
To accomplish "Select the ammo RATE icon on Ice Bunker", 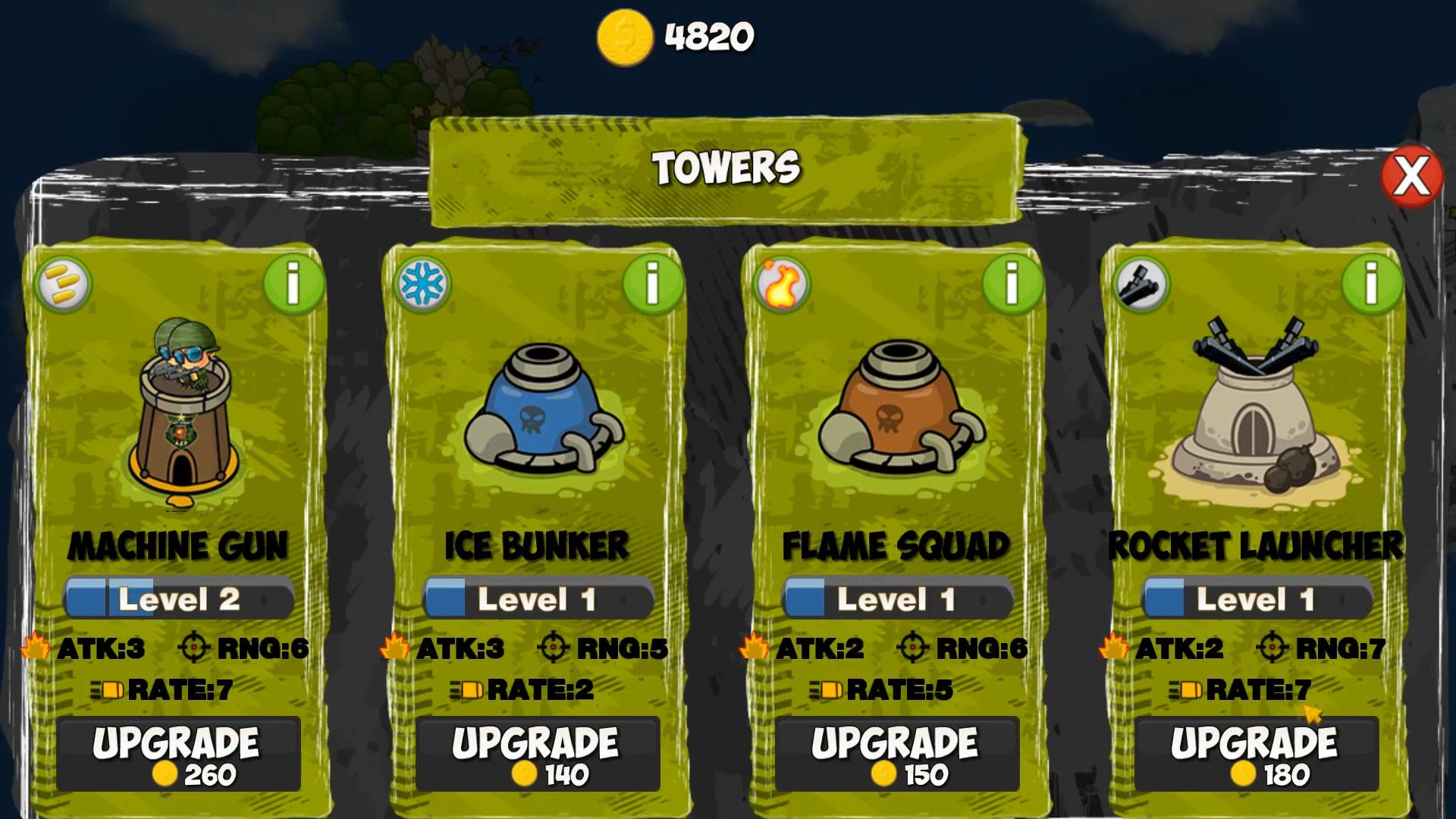I will point(468,690).
